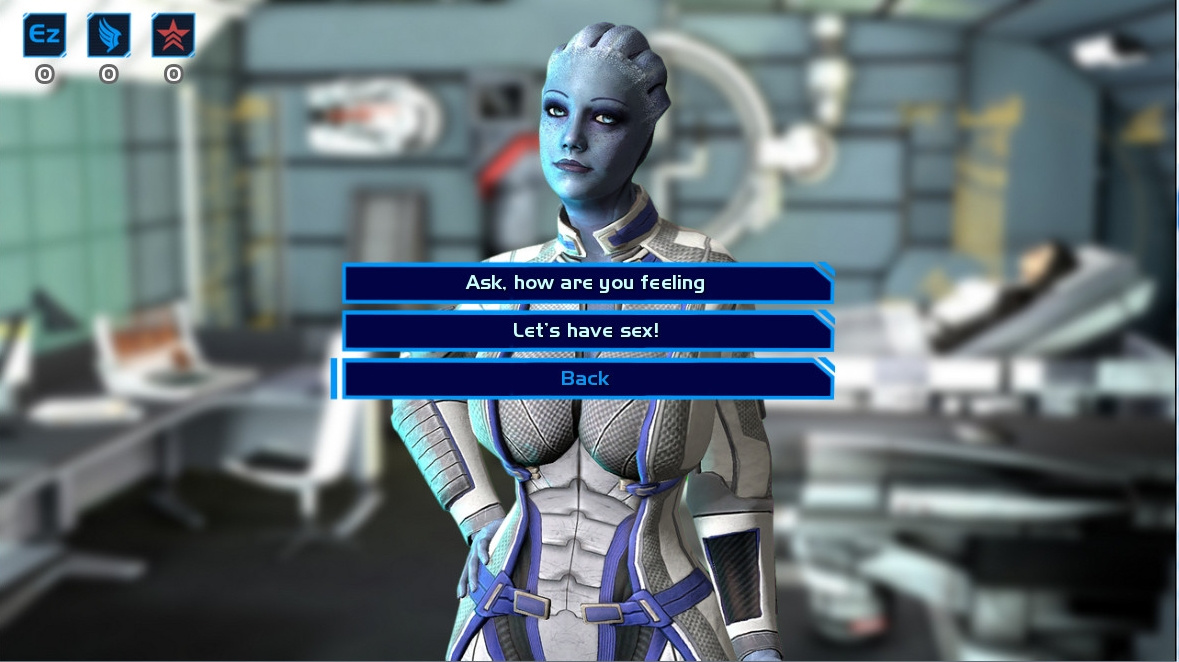
Task: Click the Ez currency icon
Action: pyautogui.click(x=45, y=36)
